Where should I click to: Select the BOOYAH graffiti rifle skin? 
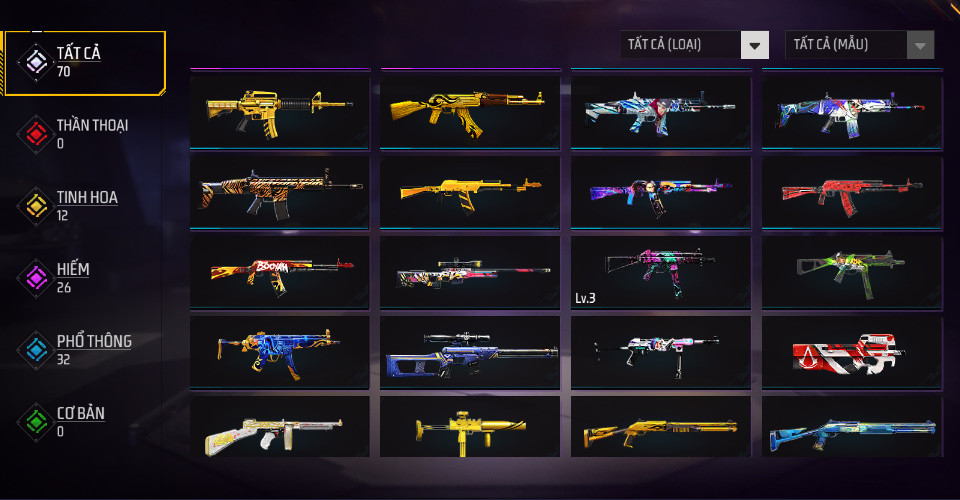pyautogui.click(x=279, y=272)
